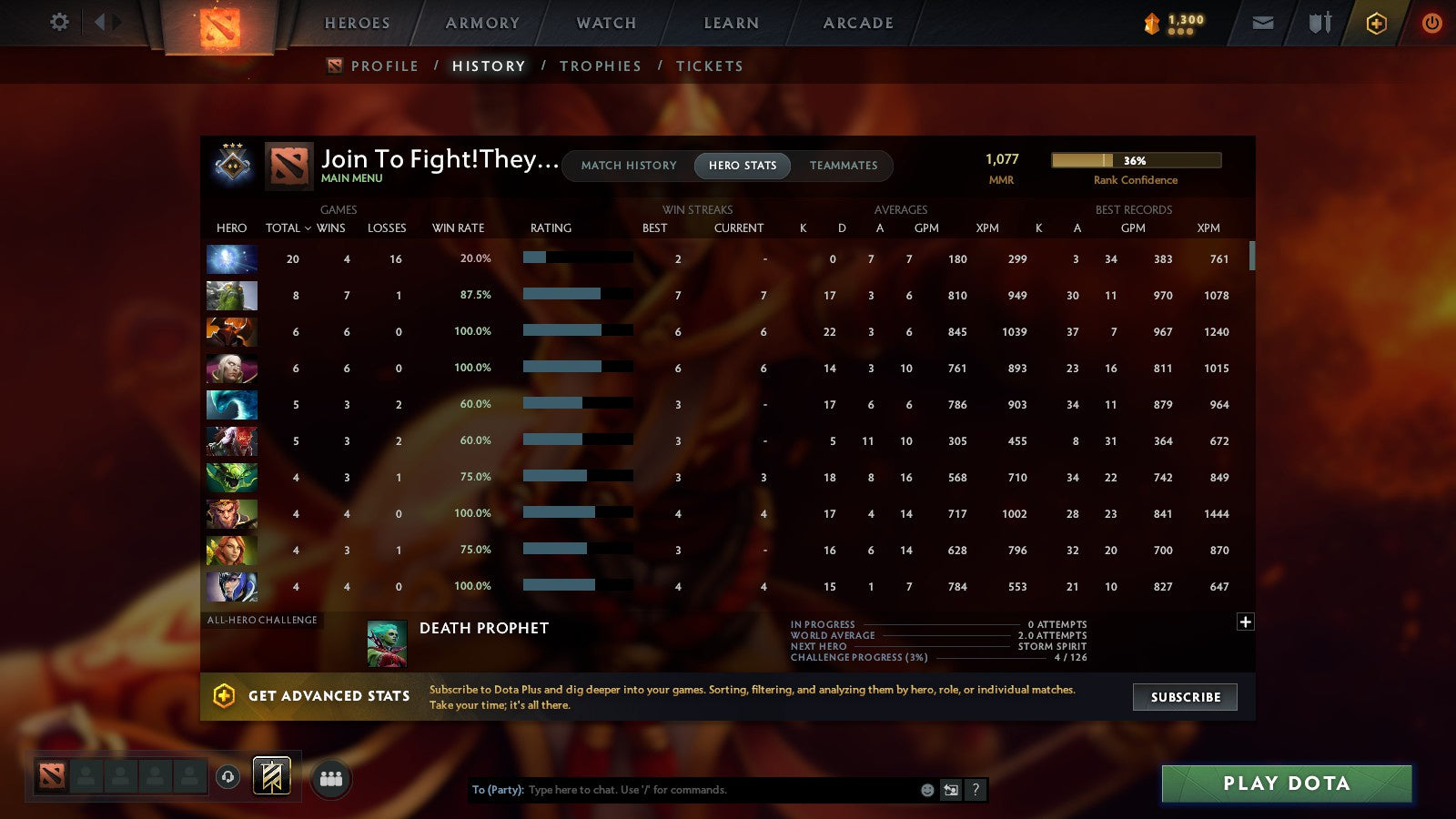
Task: Click the power disconnect icon top-right
Action: point(1431,23)
